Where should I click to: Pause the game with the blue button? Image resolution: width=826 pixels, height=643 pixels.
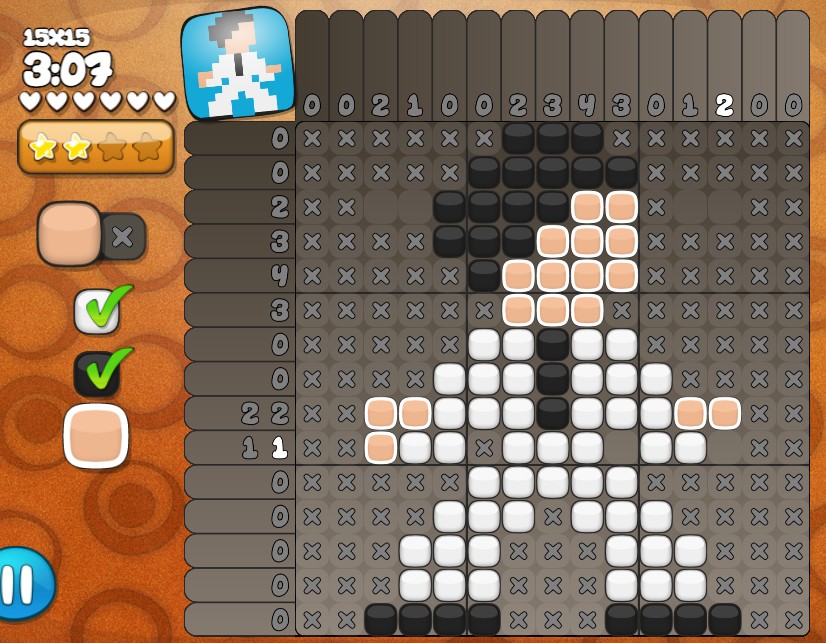pyautogui.click(x=22, y=583)
